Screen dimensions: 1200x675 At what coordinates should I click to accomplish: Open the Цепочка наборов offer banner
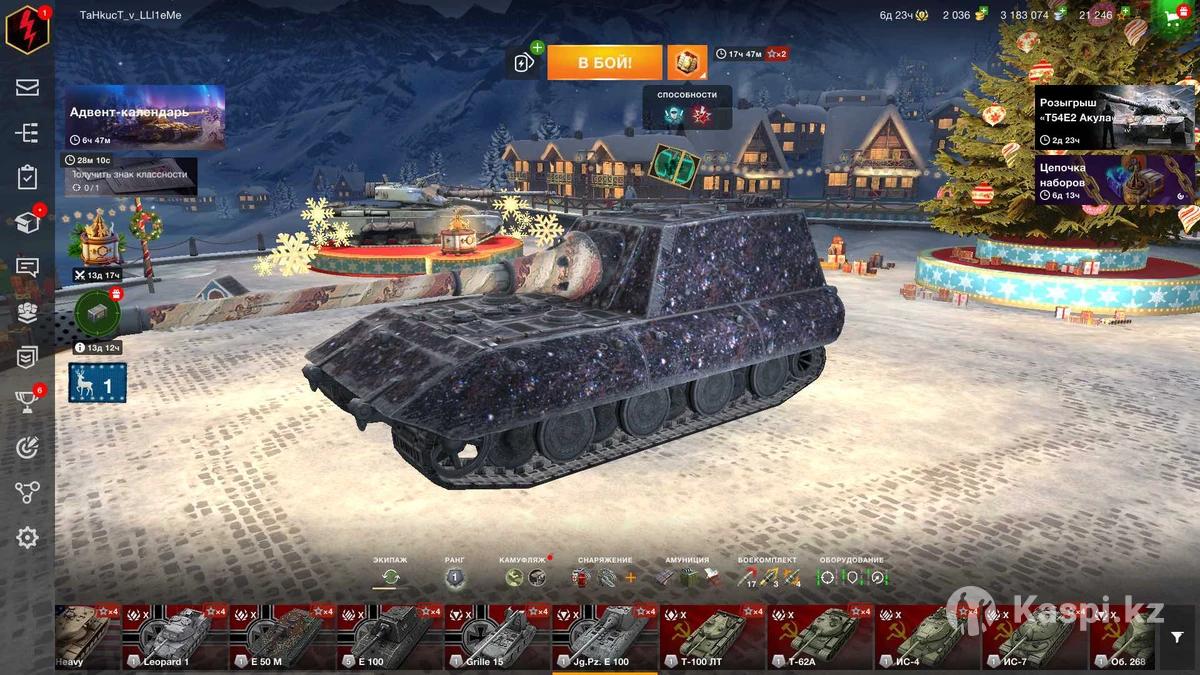(1114, 178)
